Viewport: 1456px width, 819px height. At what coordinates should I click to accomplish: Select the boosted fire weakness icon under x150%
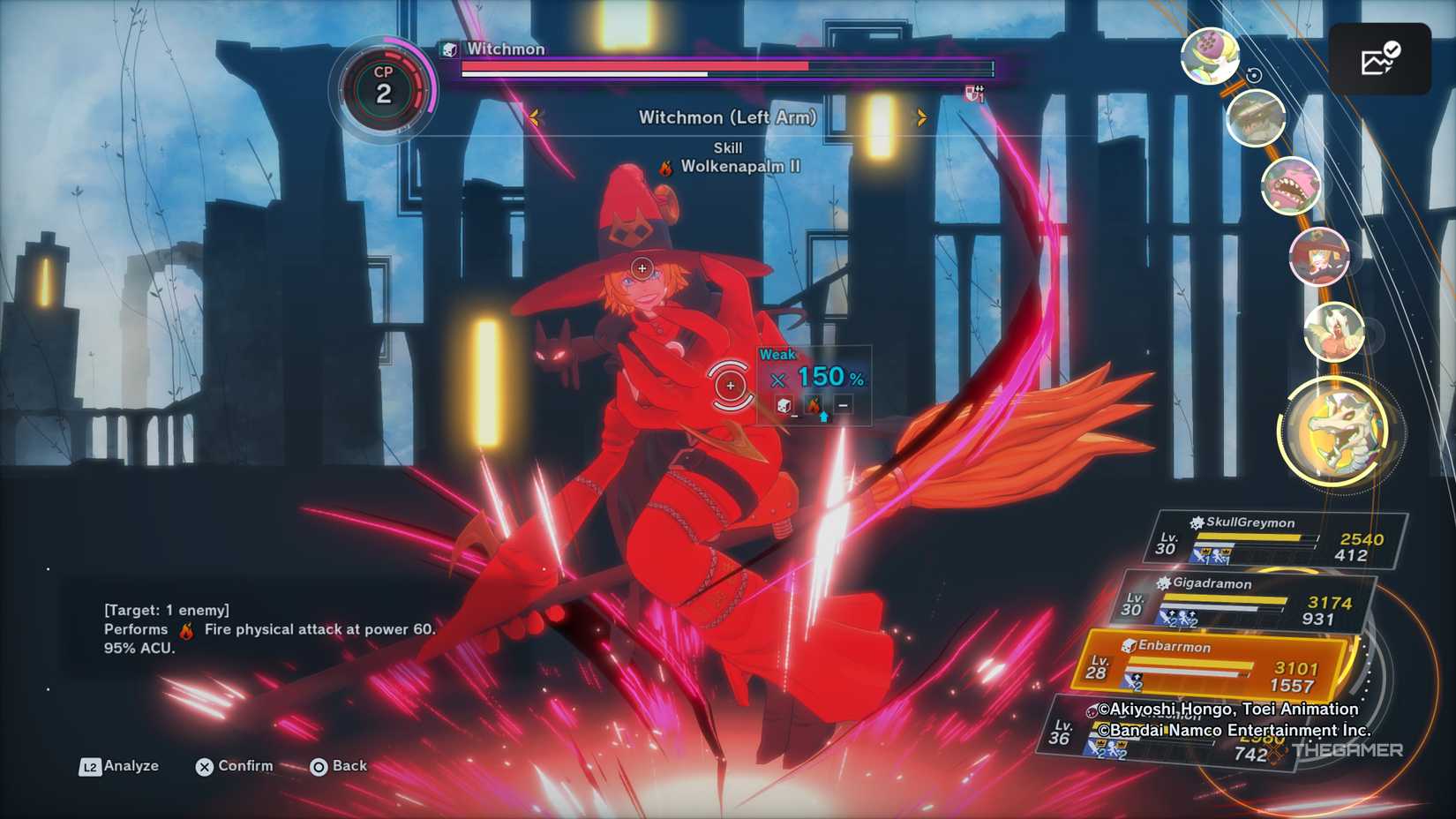[814, 404]
